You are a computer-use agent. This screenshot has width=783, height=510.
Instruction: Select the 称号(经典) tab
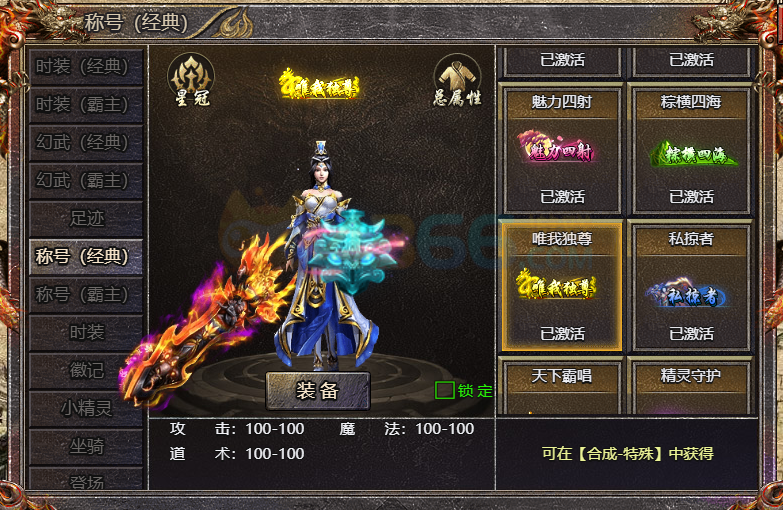84,256
